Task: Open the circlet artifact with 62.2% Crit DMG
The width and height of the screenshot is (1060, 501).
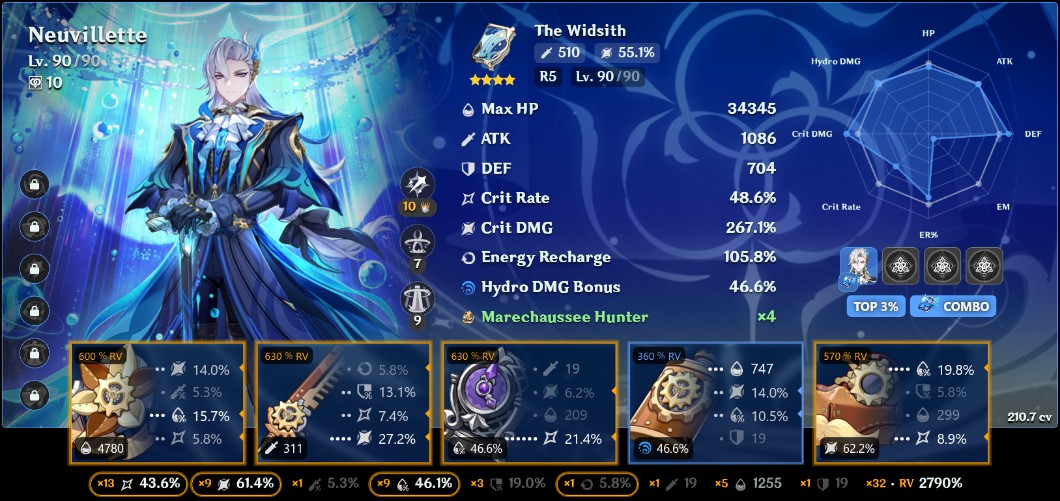Action: point(901,403)
